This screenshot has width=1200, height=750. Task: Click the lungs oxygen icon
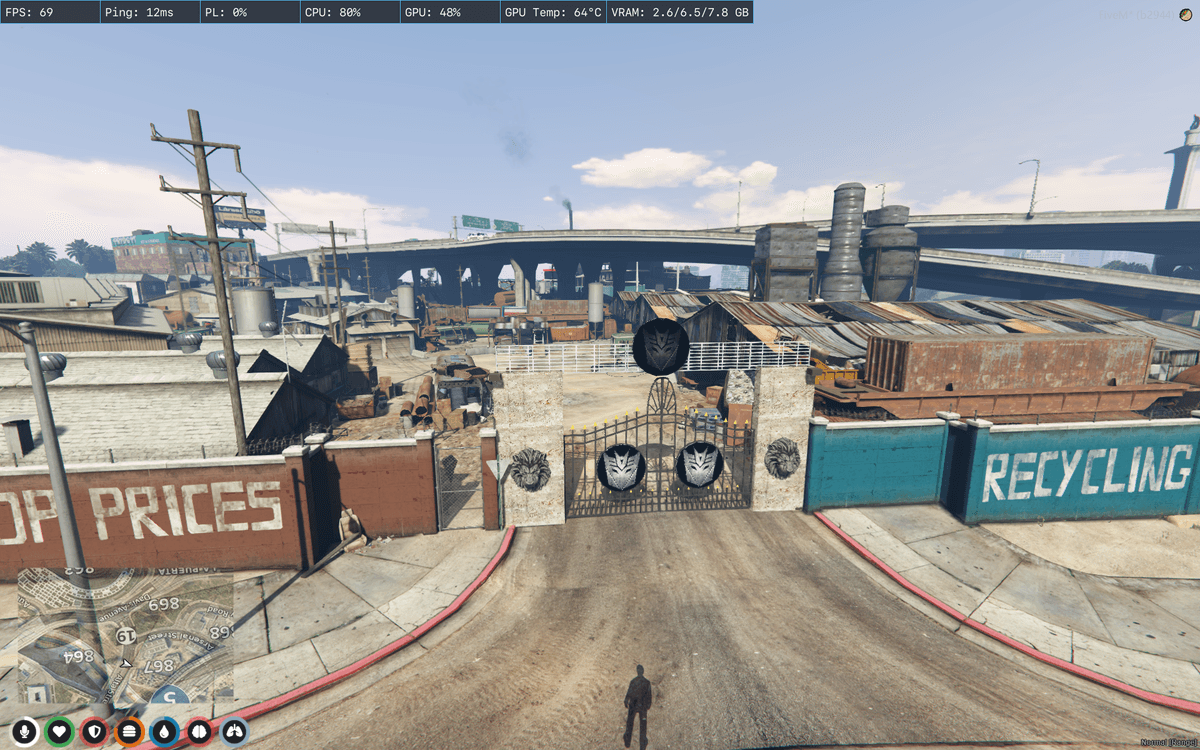(234, 732)
